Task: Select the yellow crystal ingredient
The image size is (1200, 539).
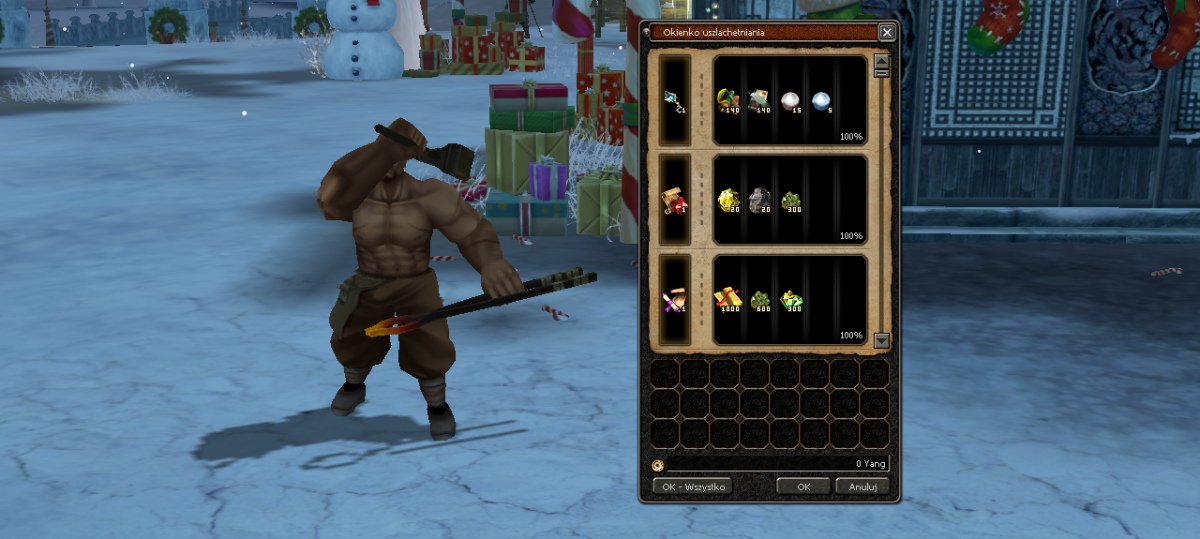Action: pyautogui.click(x=729, y=199)
